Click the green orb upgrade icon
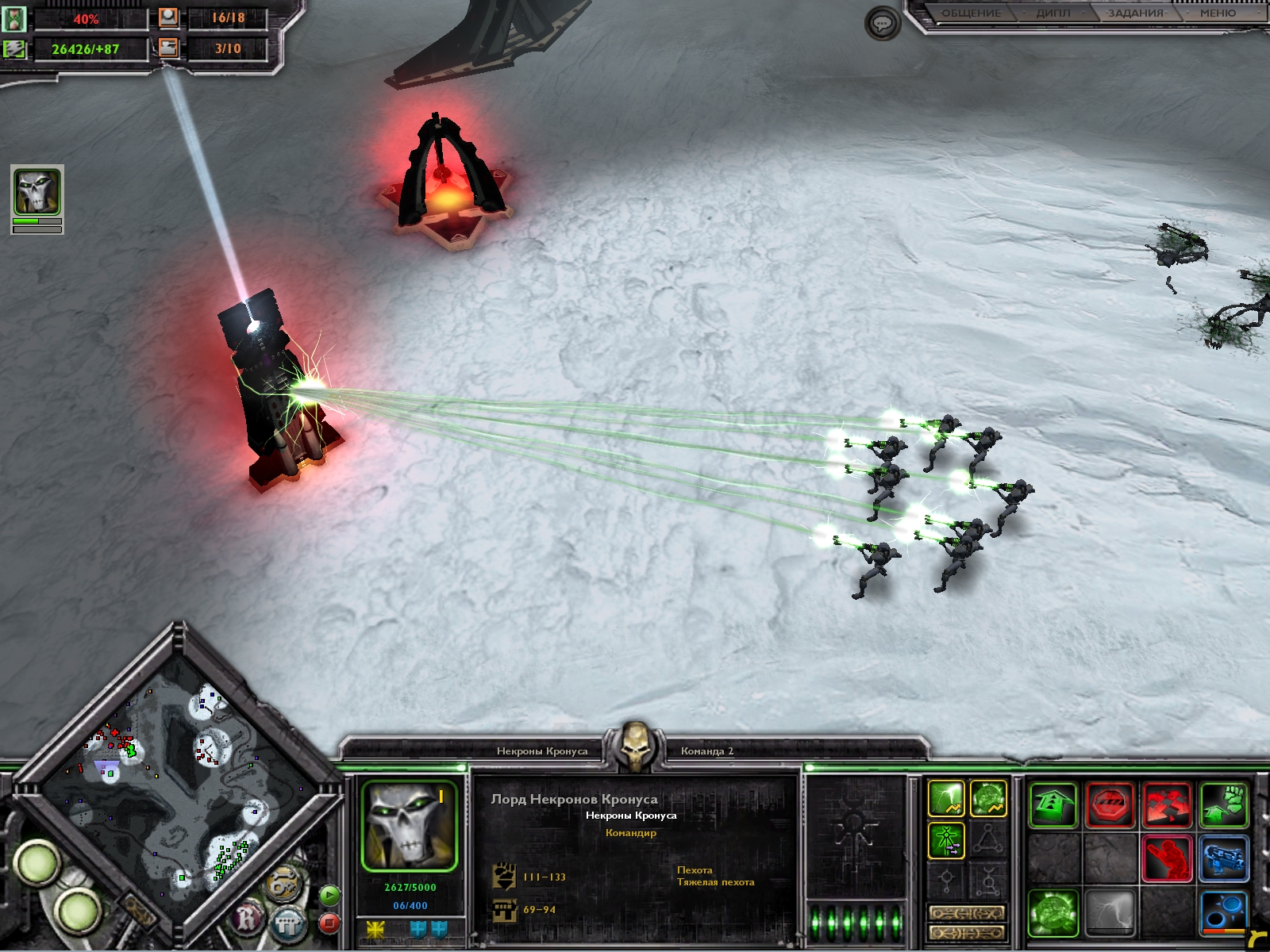Image resolution: width=1270 pixels, height=952 pixels. (988, 798)
